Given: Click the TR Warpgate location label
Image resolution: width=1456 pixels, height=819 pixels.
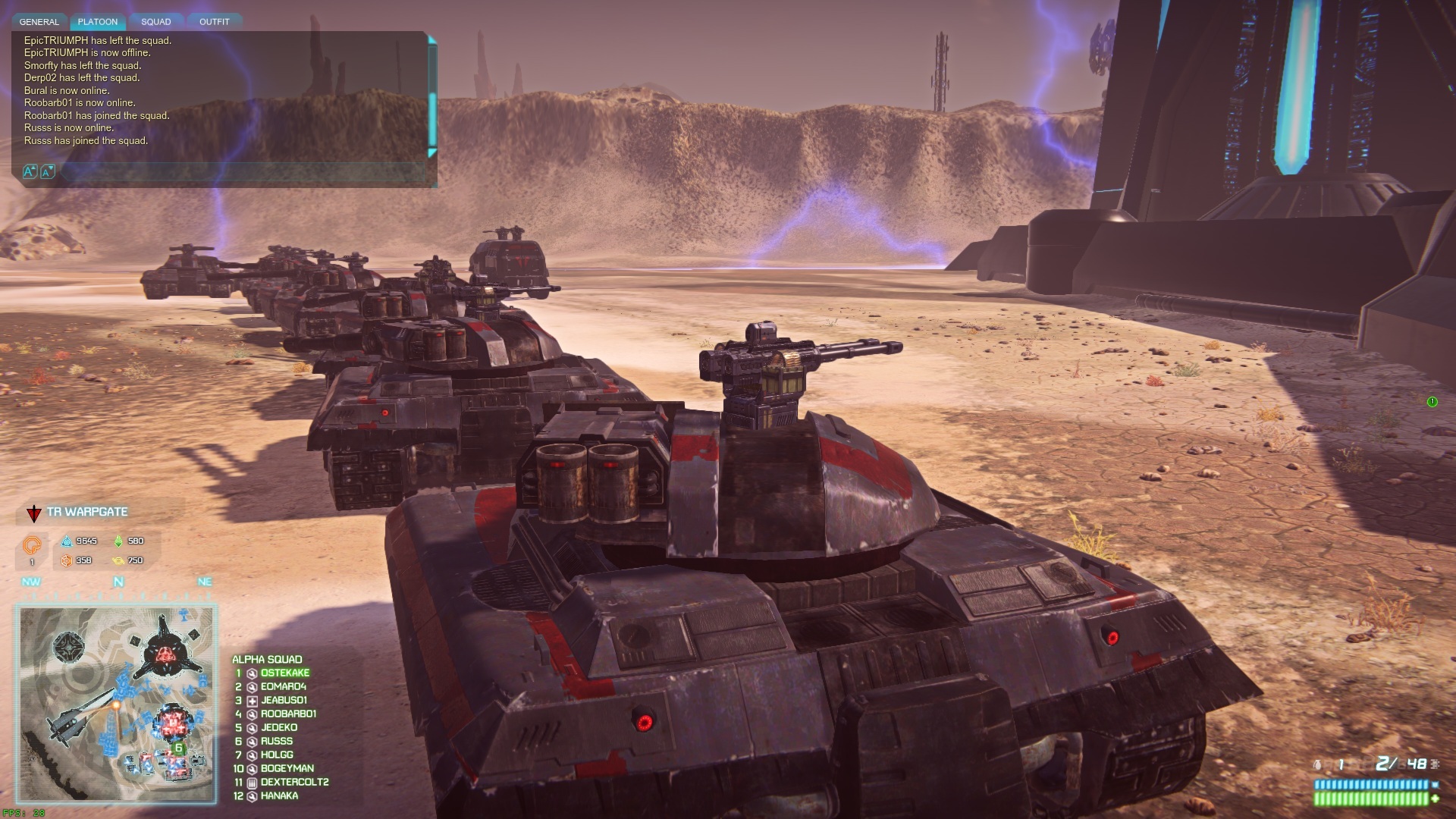Looking at the screenshot, I should 86,512.
